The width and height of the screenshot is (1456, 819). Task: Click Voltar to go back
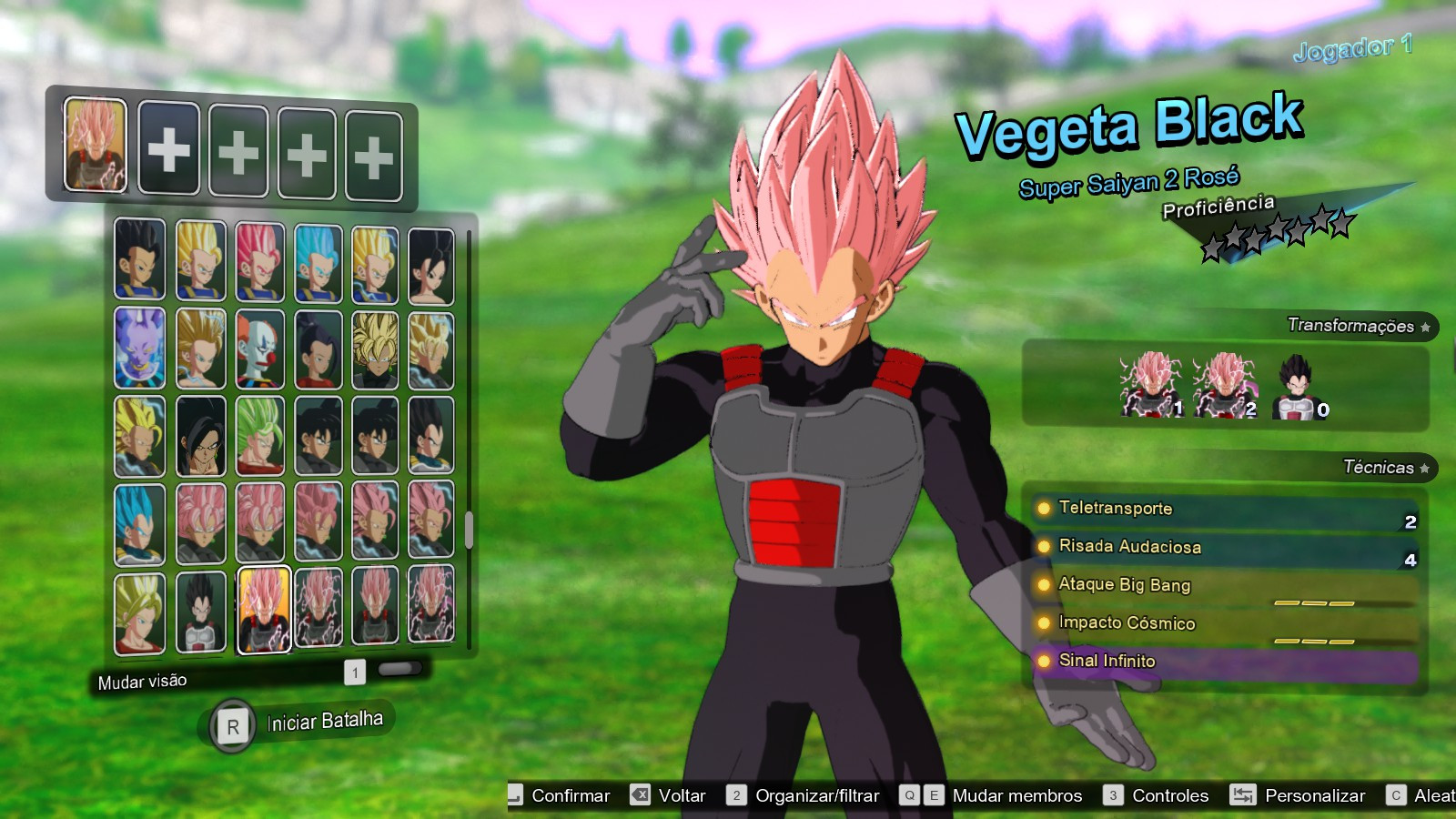pyautogui.click(x=684, y=794)
